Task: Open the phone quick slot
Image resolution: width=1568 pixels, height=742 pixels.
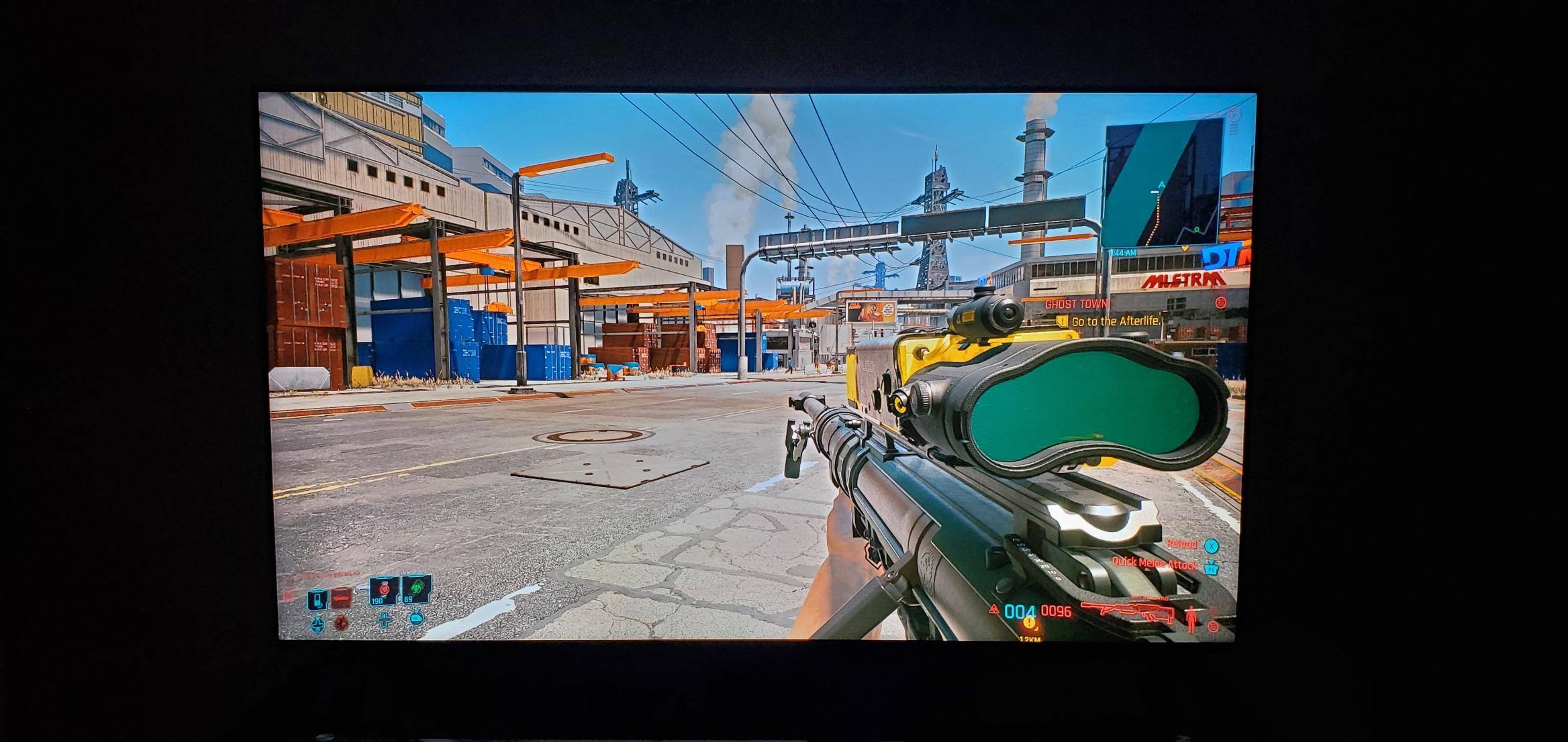Action: coord(317,598)
